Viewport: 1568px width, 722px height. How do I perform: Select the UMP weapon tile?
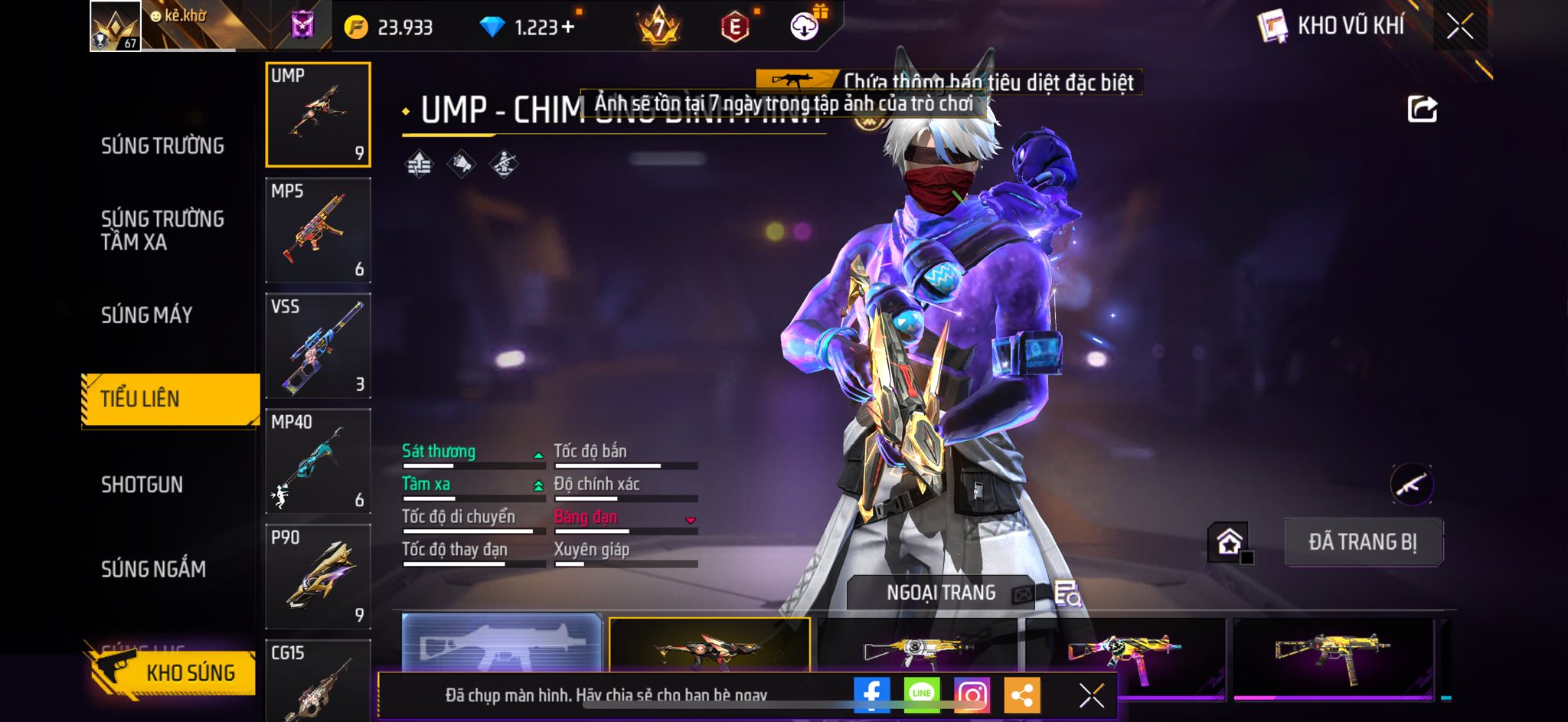[318, 115]
